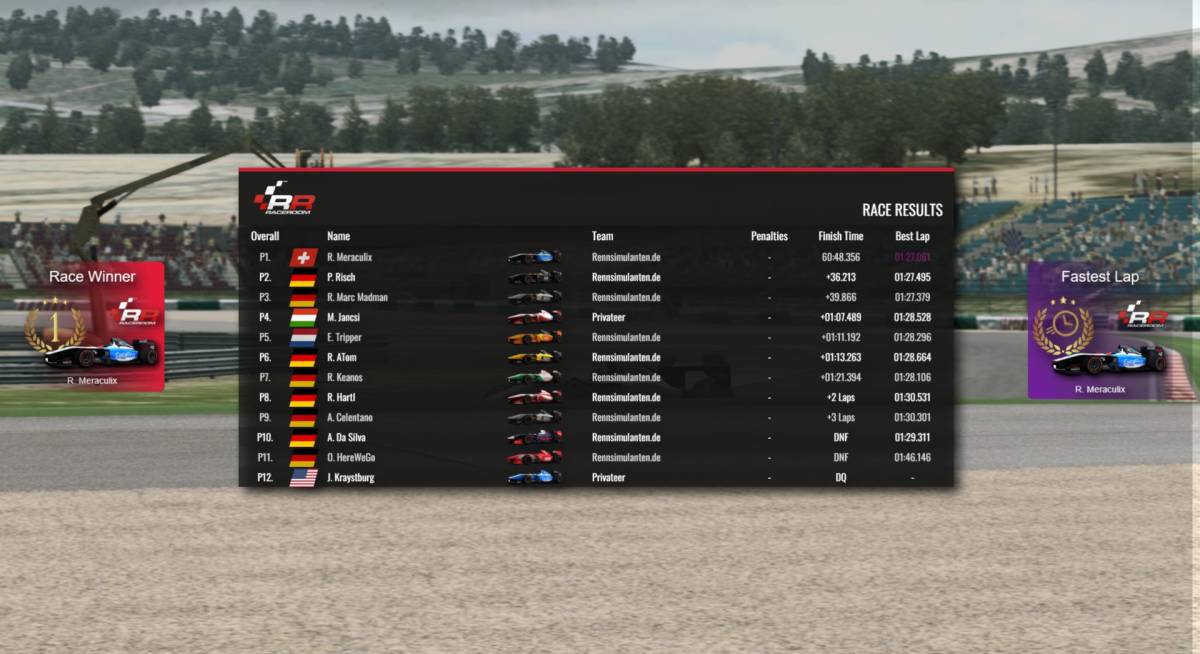Select R. Keanos in the results list
The height and width of the screenshot is (654, 1200).
[596, 377]
